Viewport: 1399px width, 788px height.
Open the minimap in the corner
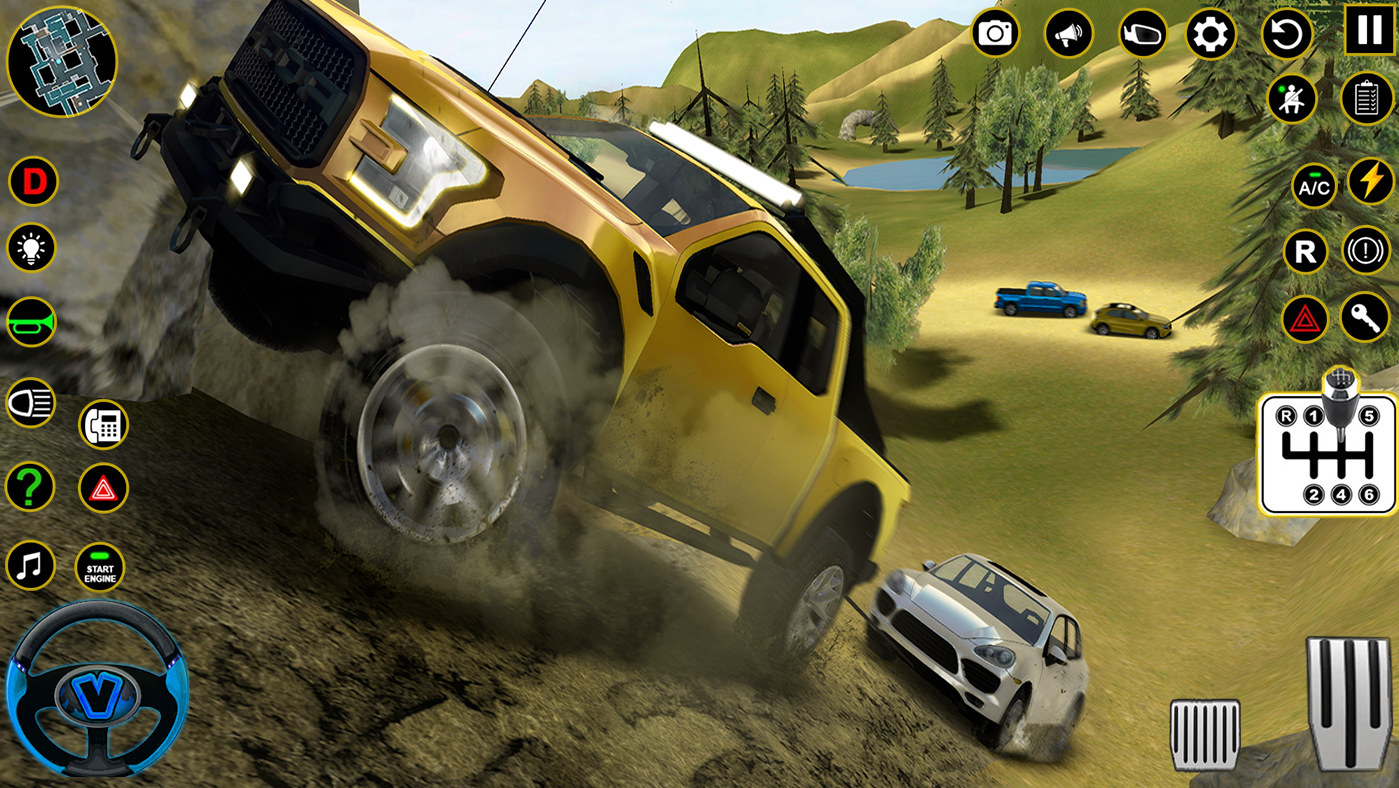click(63, 62)
